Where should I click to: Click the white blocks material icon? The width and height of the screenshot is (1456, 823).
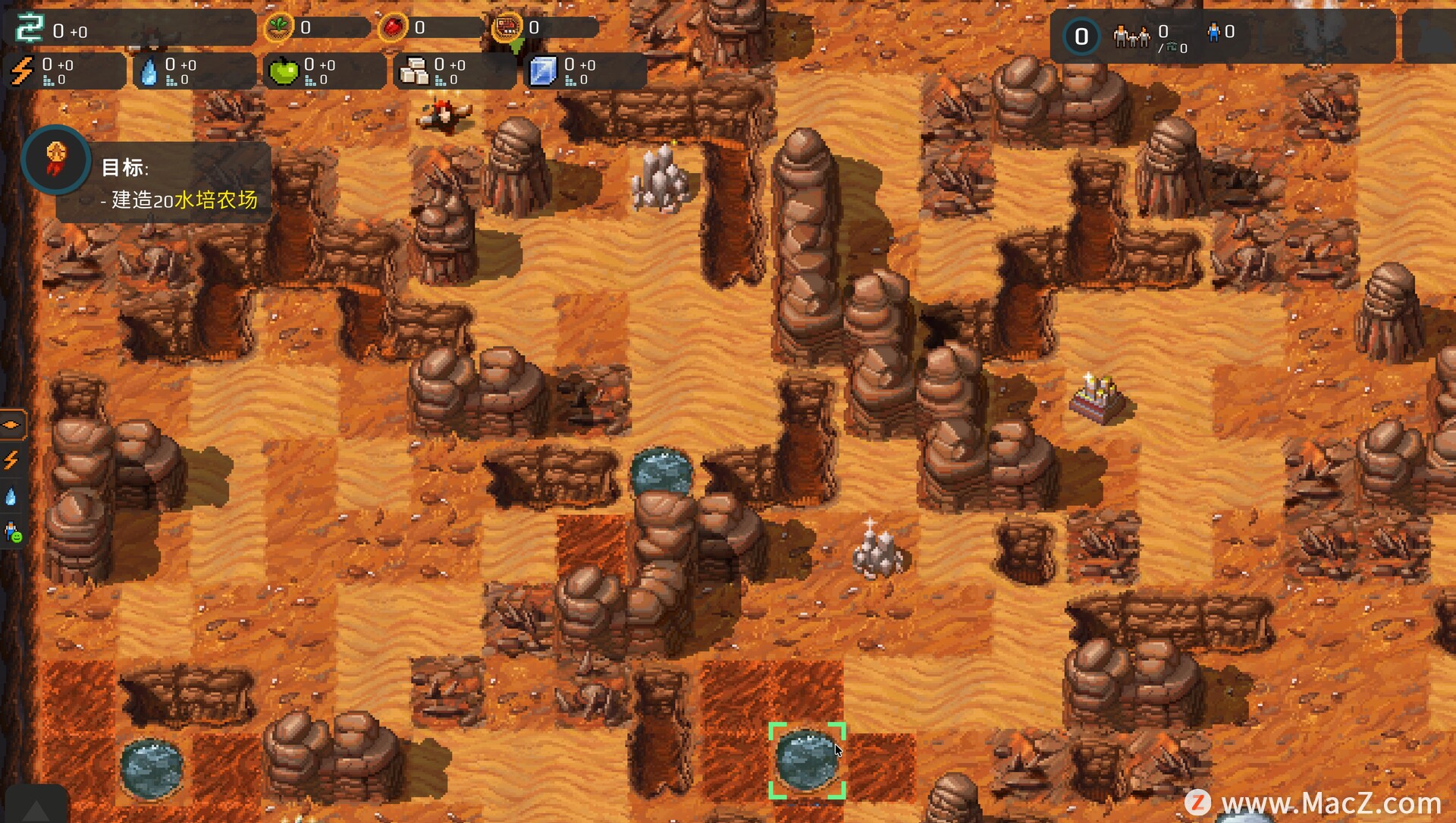tap(413, 71)
